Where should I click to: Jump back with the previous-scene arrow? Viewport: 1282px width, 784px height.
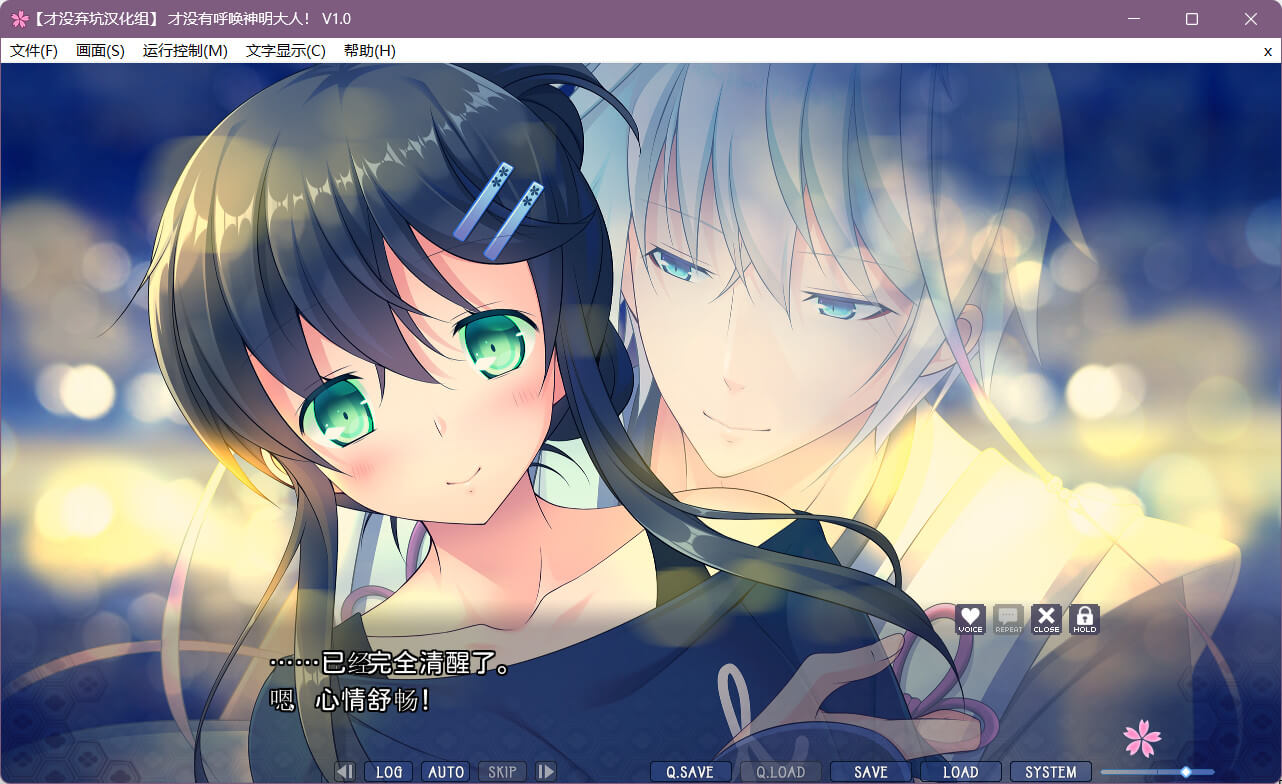tap(345, 772)
